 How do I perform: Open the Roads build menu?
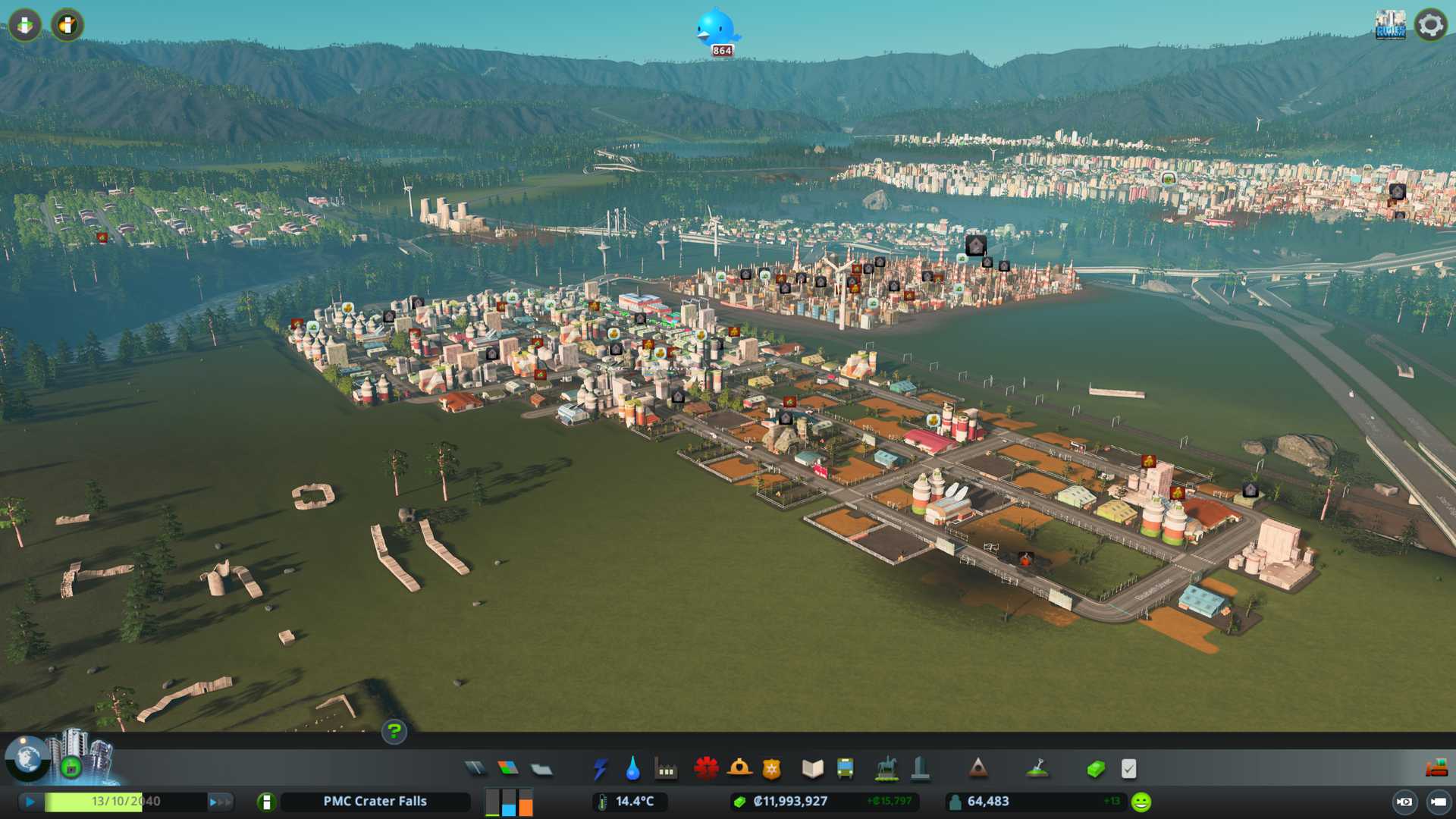point(475,769)
